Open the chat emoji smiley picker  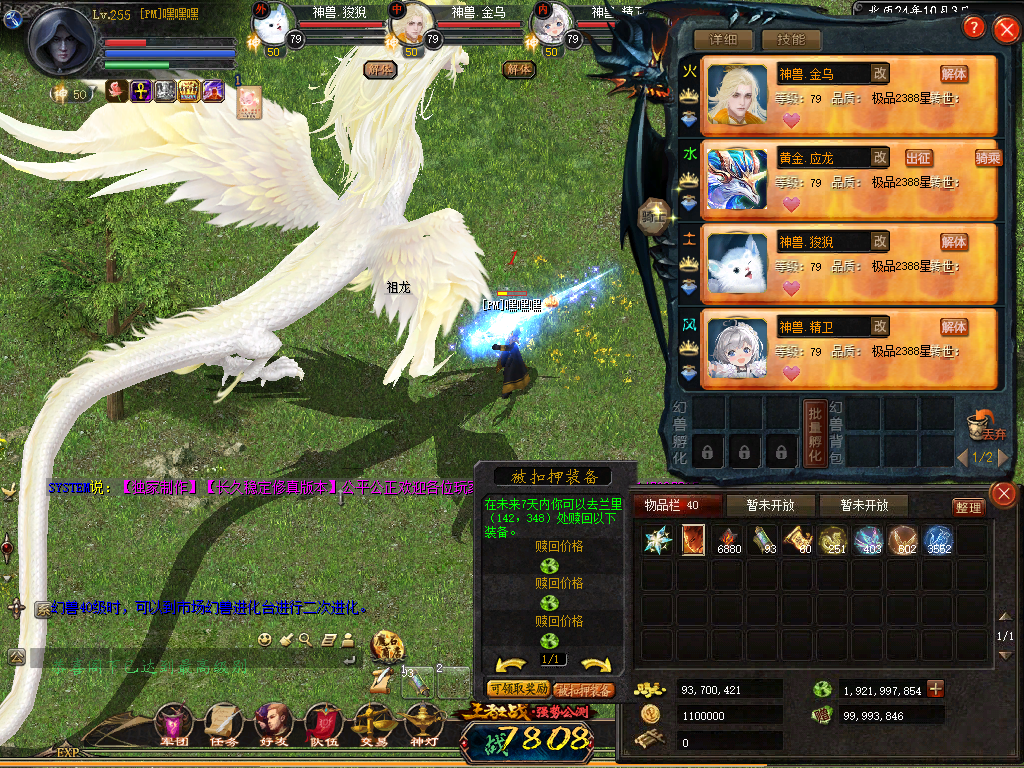pos(265,639)
